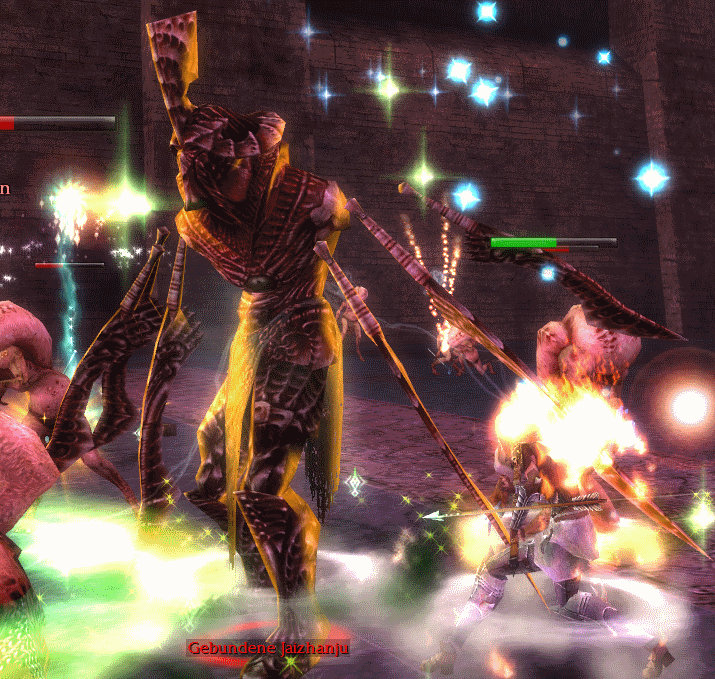Select the Gebundene Jaizhanju name label
This screenshot has height=679, width=715.
click(267, 649)
